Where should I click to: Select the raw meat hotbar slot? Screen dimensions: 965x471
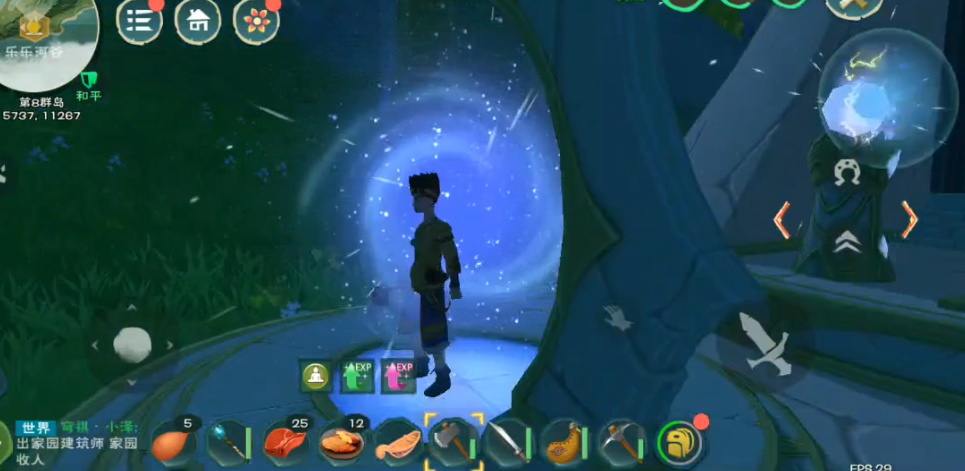[x=287, y=441]
